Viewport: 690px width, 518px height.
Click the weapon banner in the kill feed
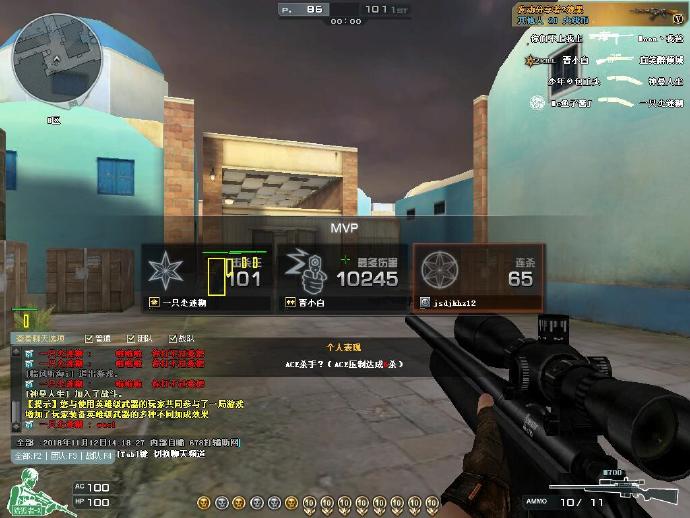pos(598,16)
